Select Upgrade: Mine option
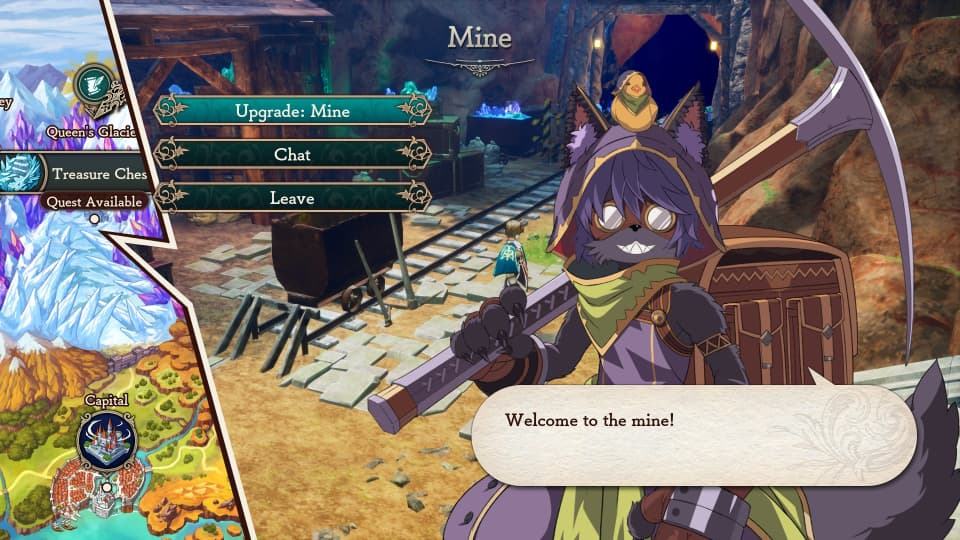The width and height of the screenshot is (960, 540). point(292,111)
